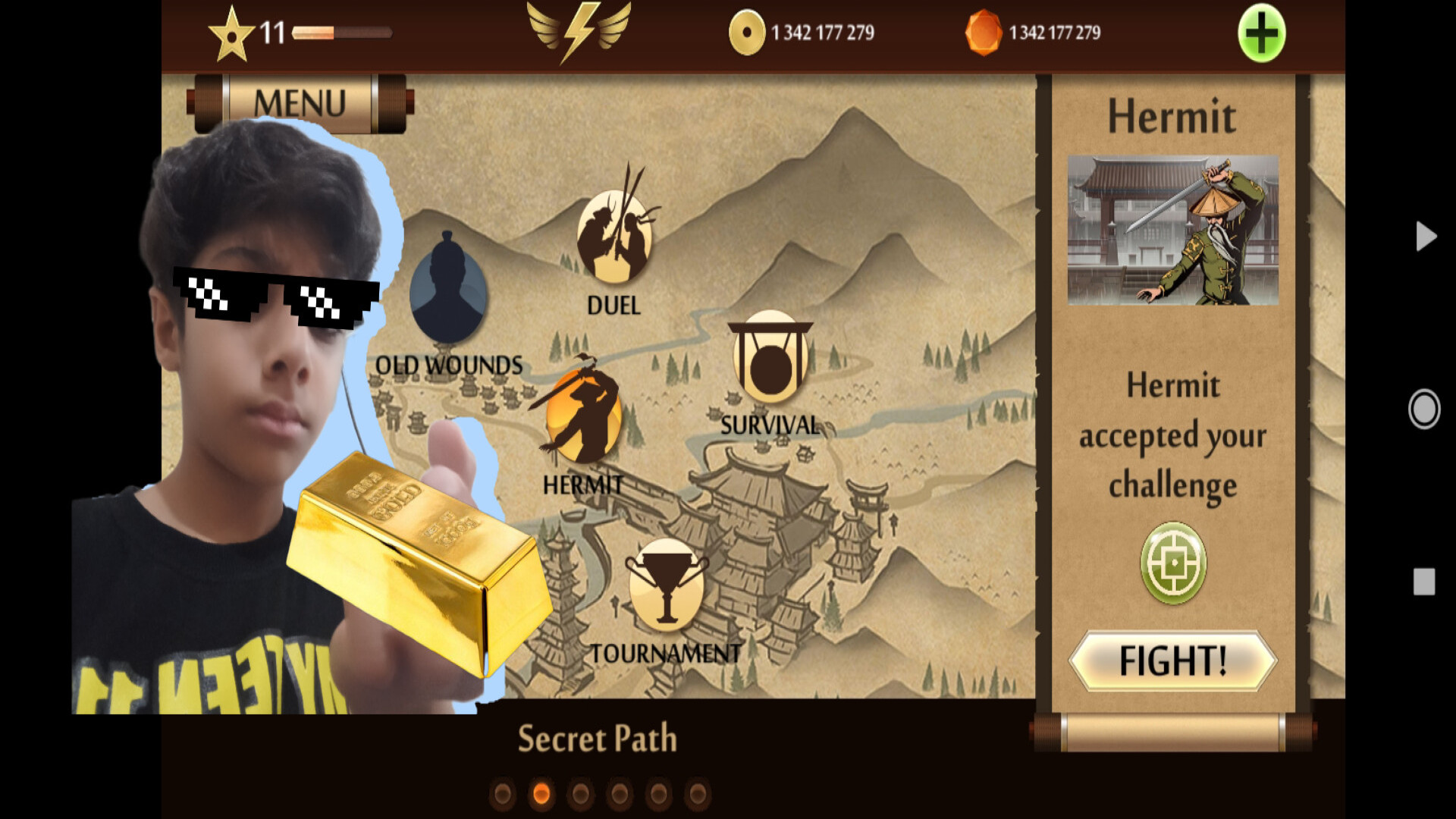The height and width of the screenshot is (819, 1456).
Task: Click the Hermit portrait thumbnail
Action: [x=1172, y=231]
